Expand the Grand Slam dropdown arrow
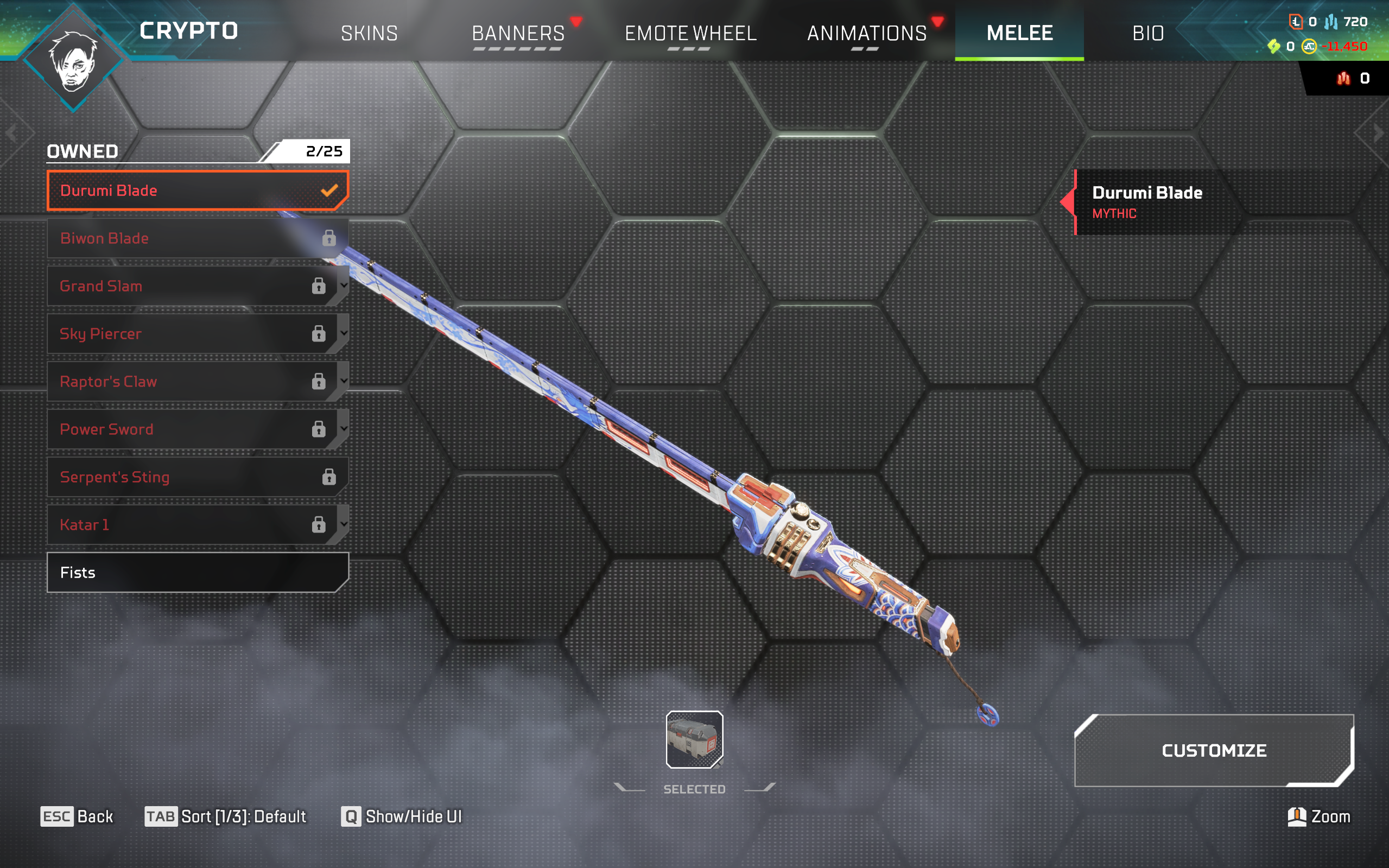This screenshot has width=1389, height=868. point(343,286)
